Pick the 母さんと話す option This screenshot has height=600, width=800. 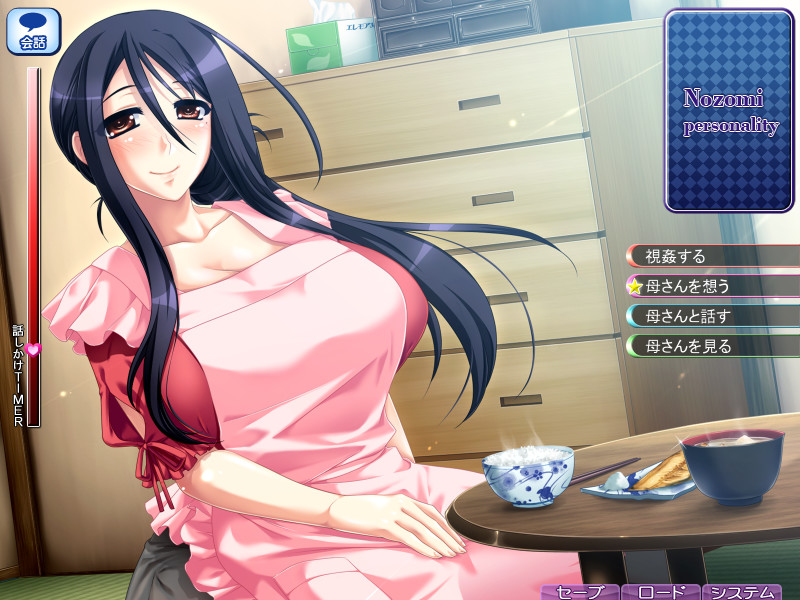tap(712, 316)
